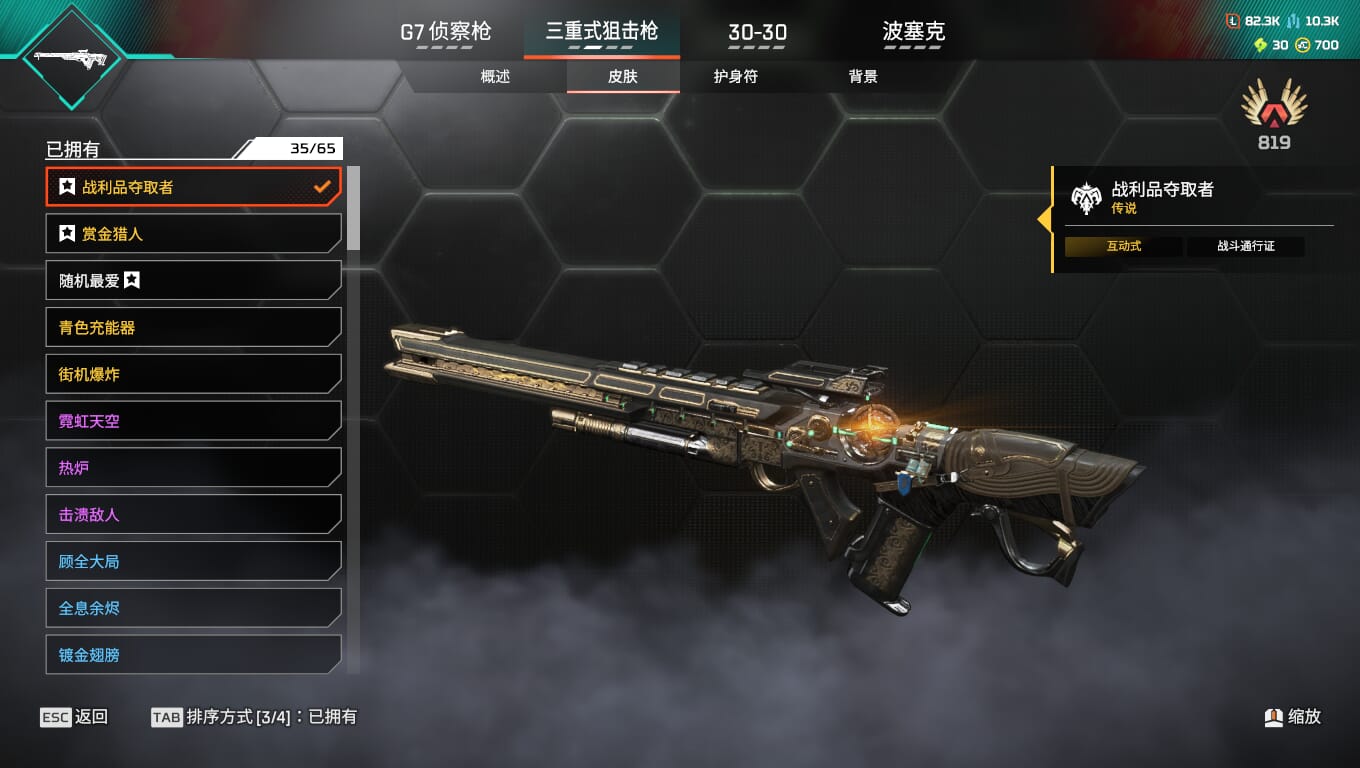The width and height of the screenshot is (1360, 768).
Task: Choose the 战利品夺取者 skin
Action: (x=193, y=187)
